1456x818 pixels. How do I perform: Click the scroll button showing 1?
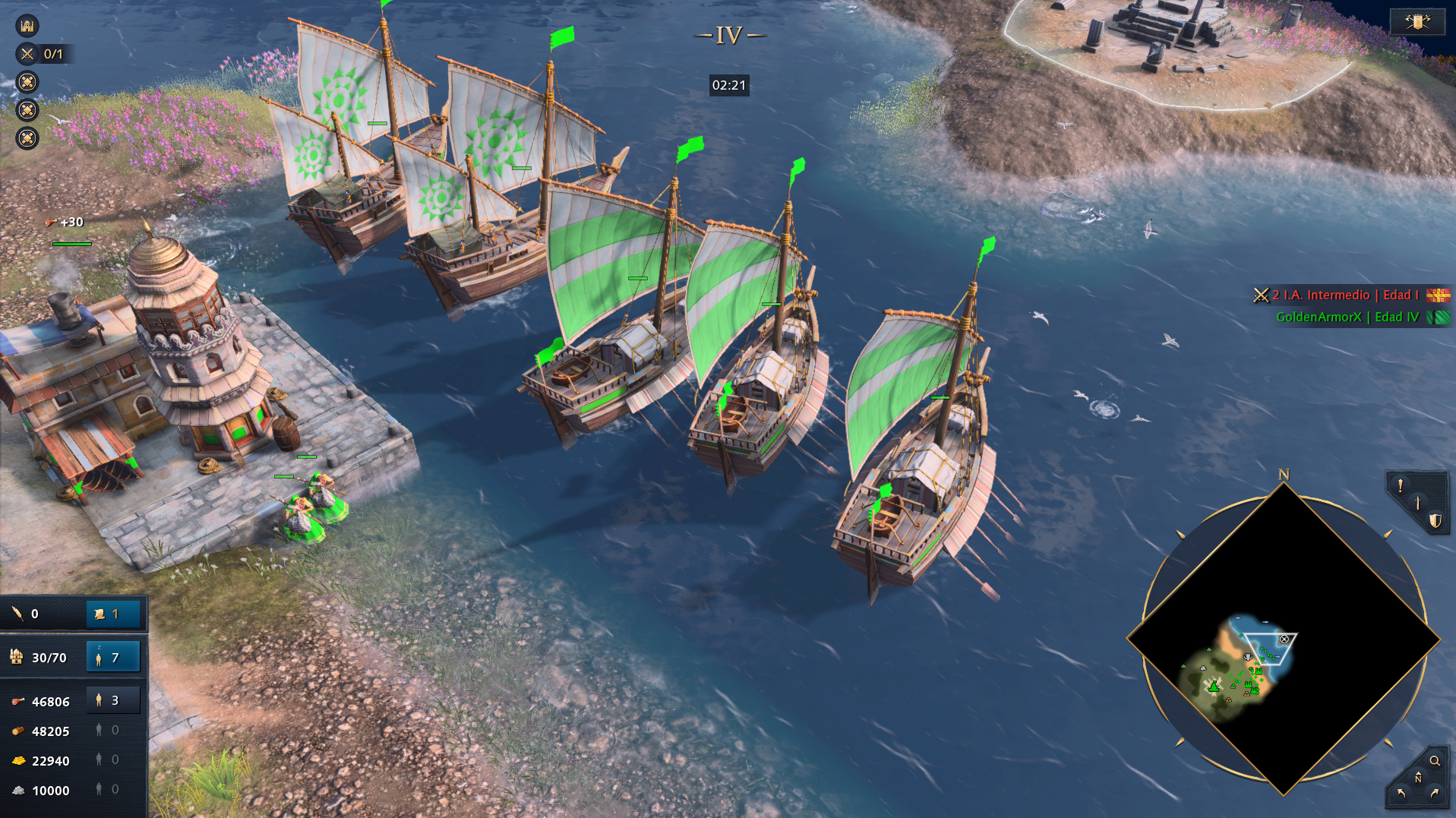(113, 614)
